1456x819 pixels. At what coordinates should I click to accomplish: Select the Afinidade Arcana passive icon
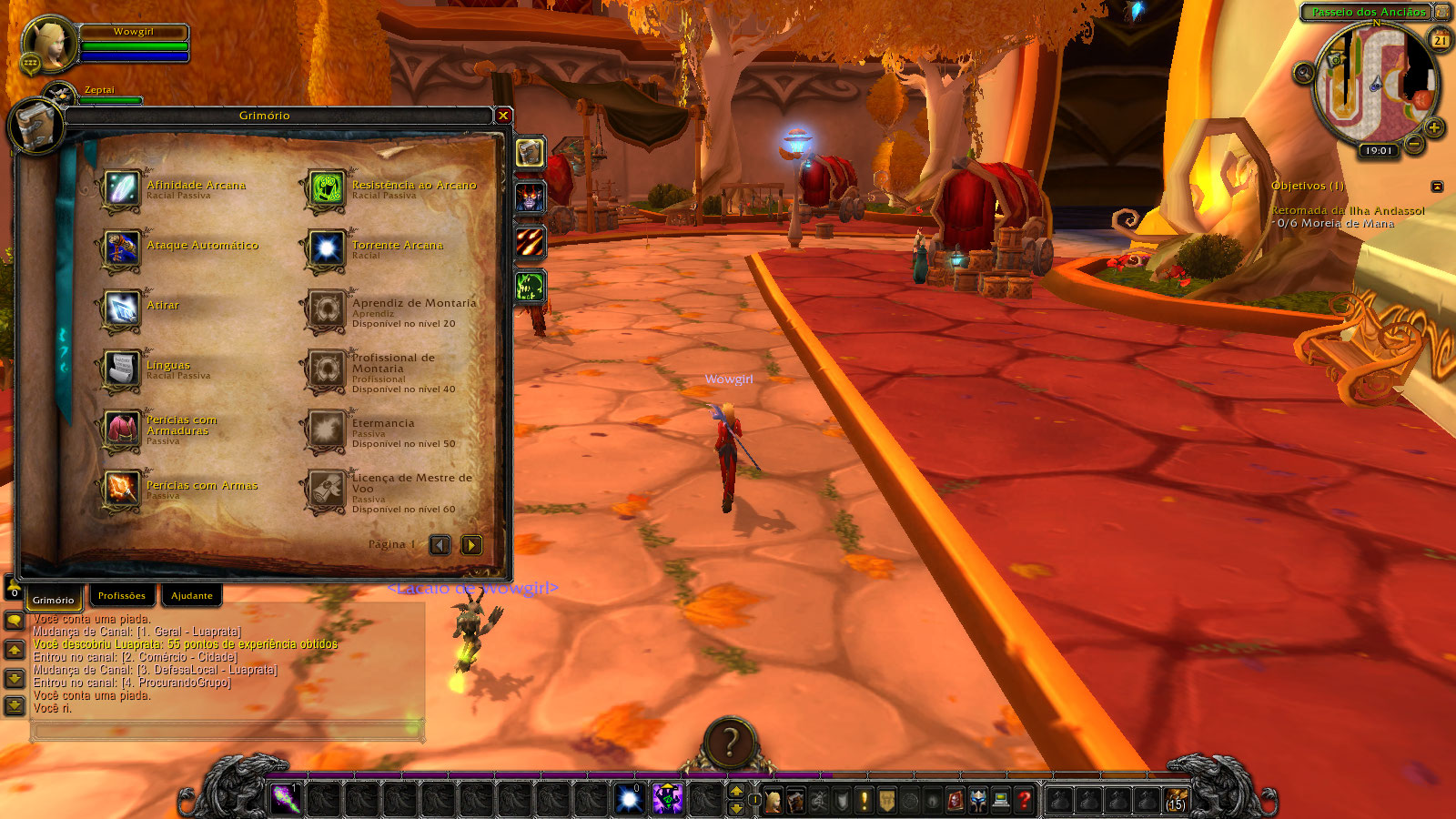click(x=121, y=189)
